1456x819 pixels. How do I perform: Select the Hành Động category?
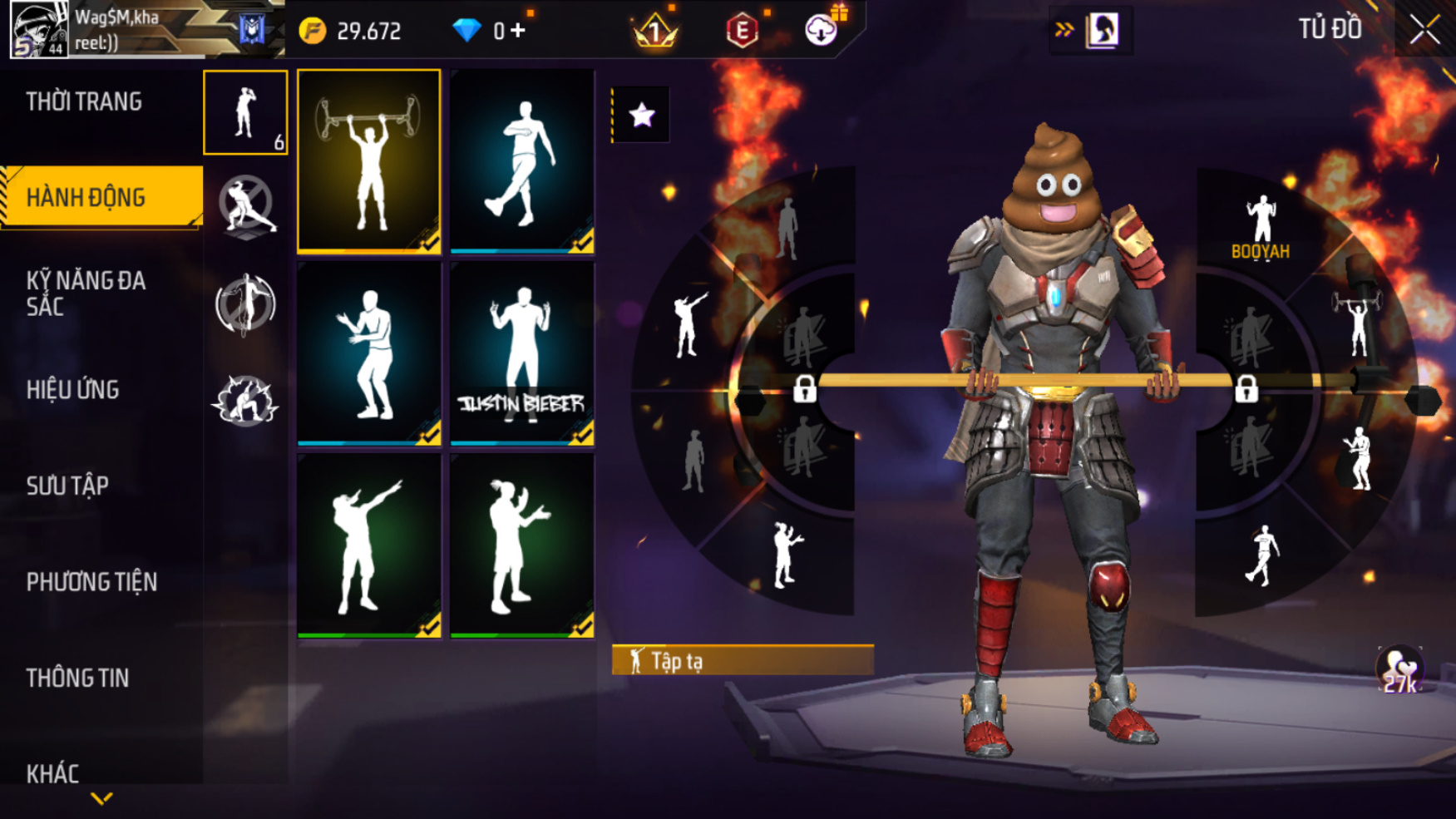coord(86,198)
